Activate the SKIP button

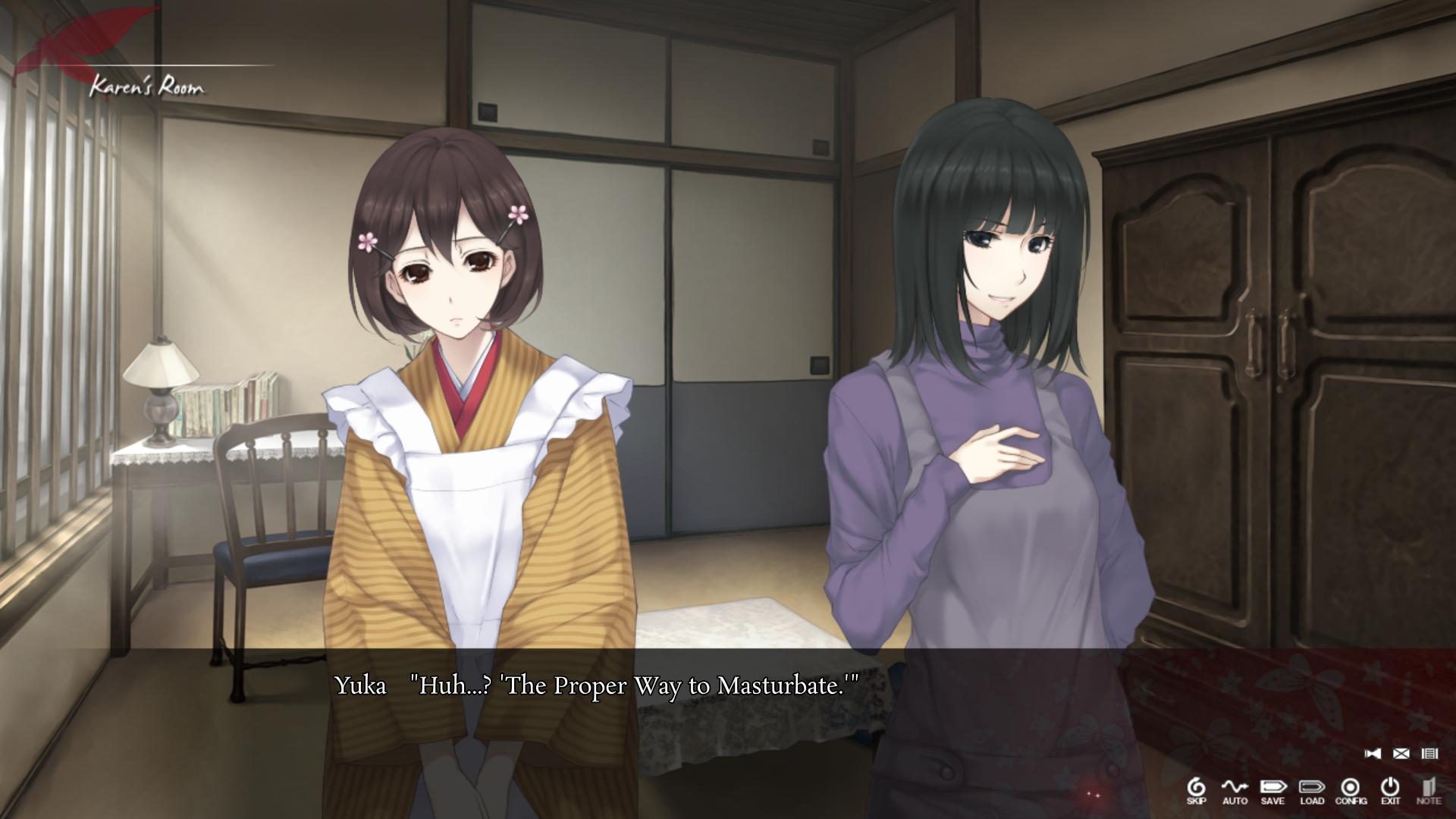1196,789
